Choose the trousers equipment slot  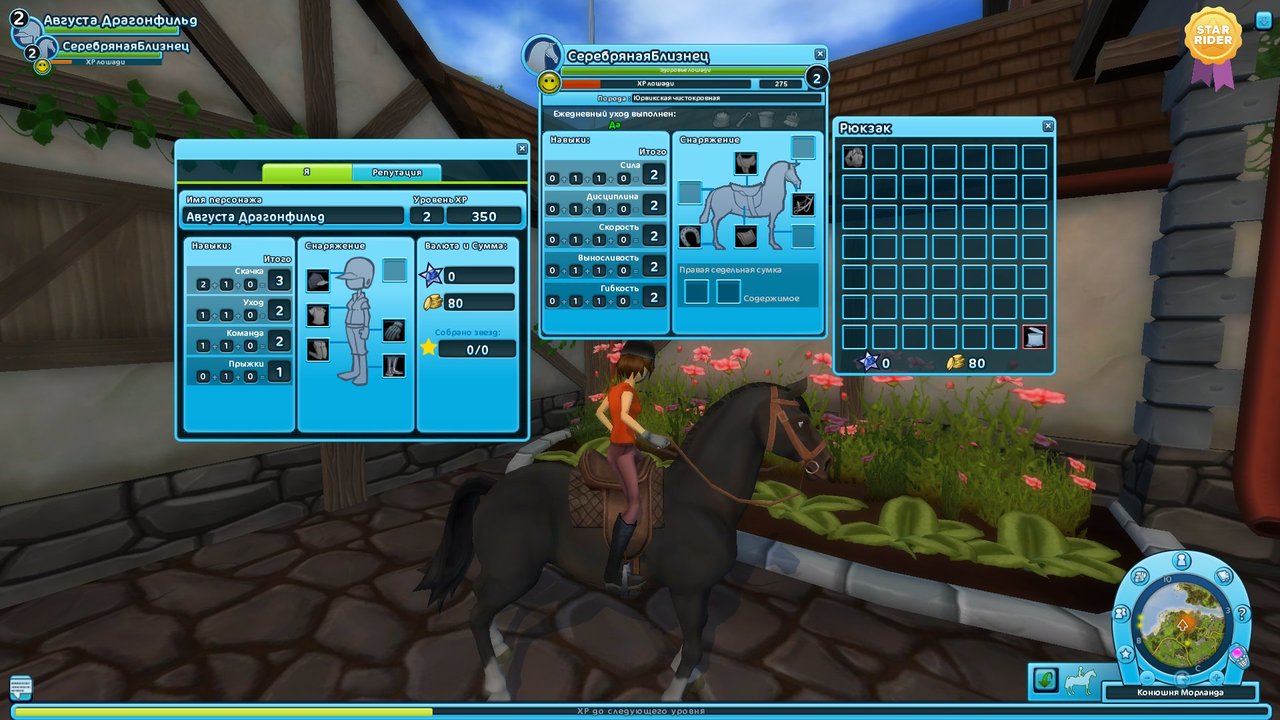[x=318, y=349]
